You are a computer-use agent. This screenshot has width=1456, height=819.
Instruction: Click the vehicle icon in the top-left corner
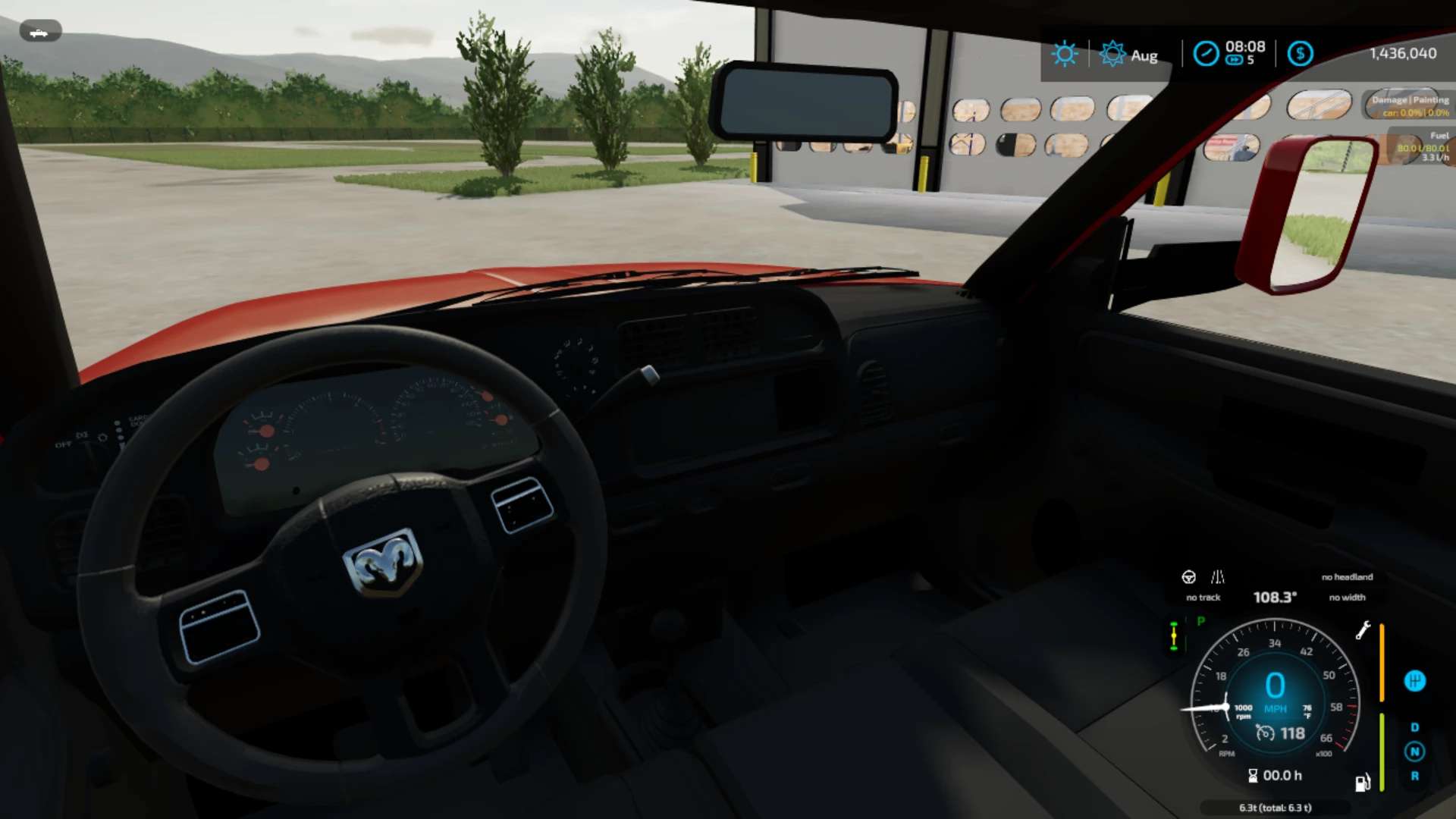(39, 32)
